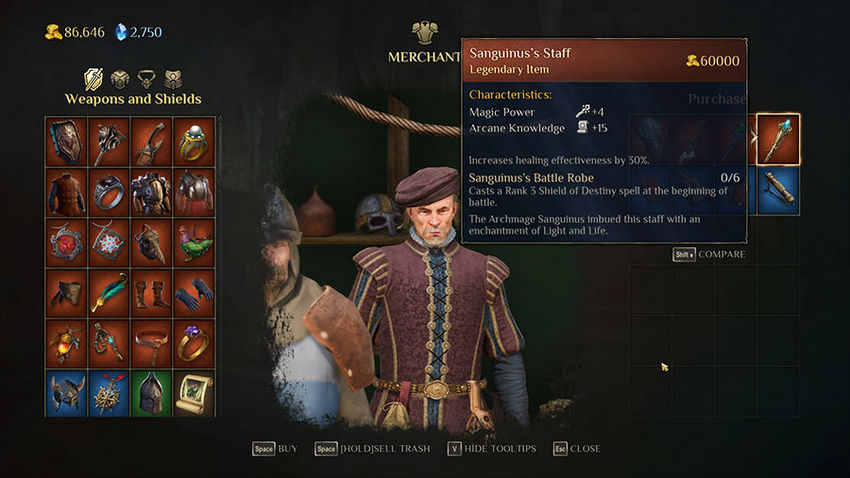Select the pearl gold ring slot
Image resolution: width=850 pixels, height=478 pixels.
(193, 141)
